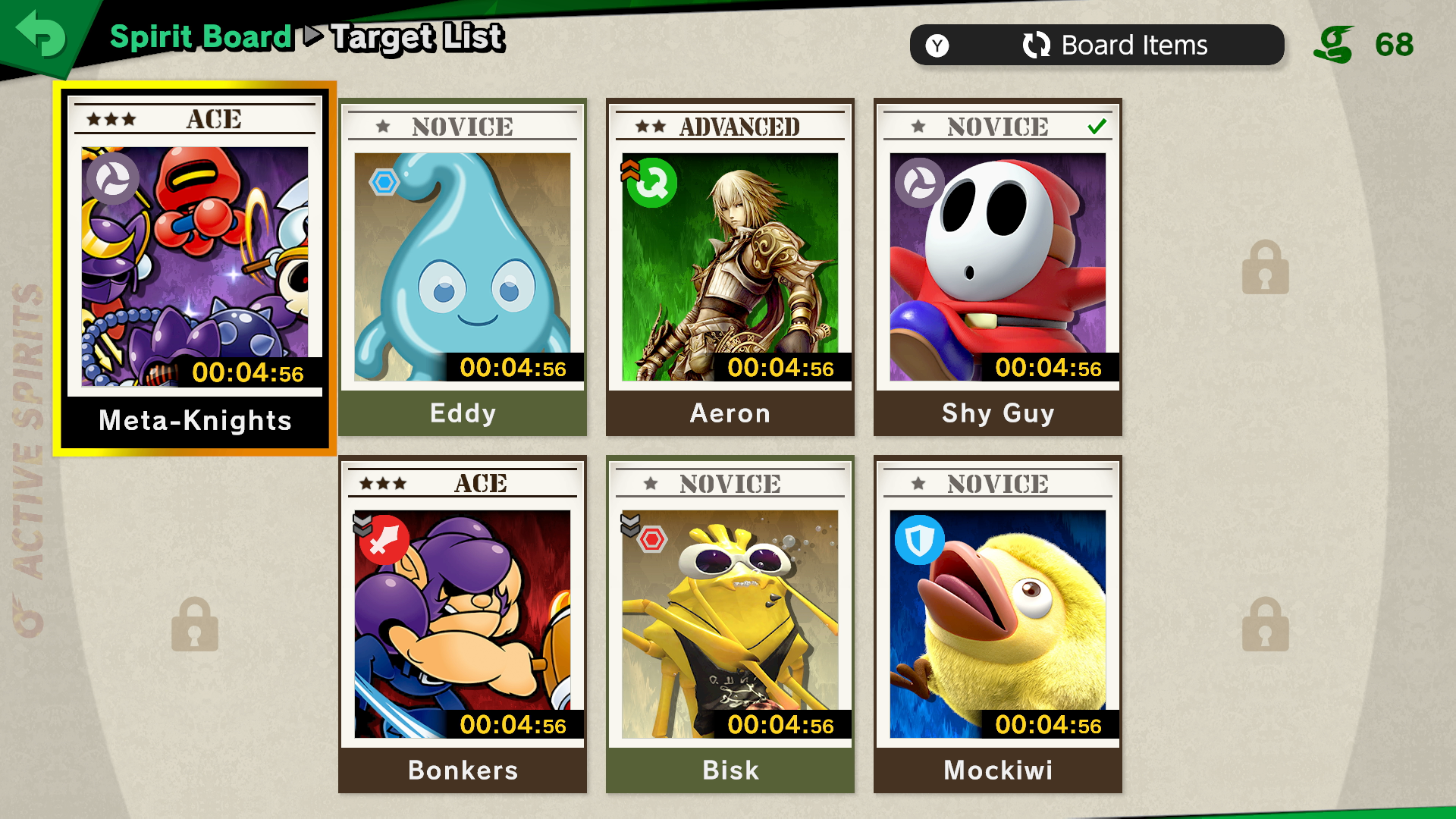Click the neutral icon on Shy Guy's card
The image size is (1456, 819).
tap(919, 184)
